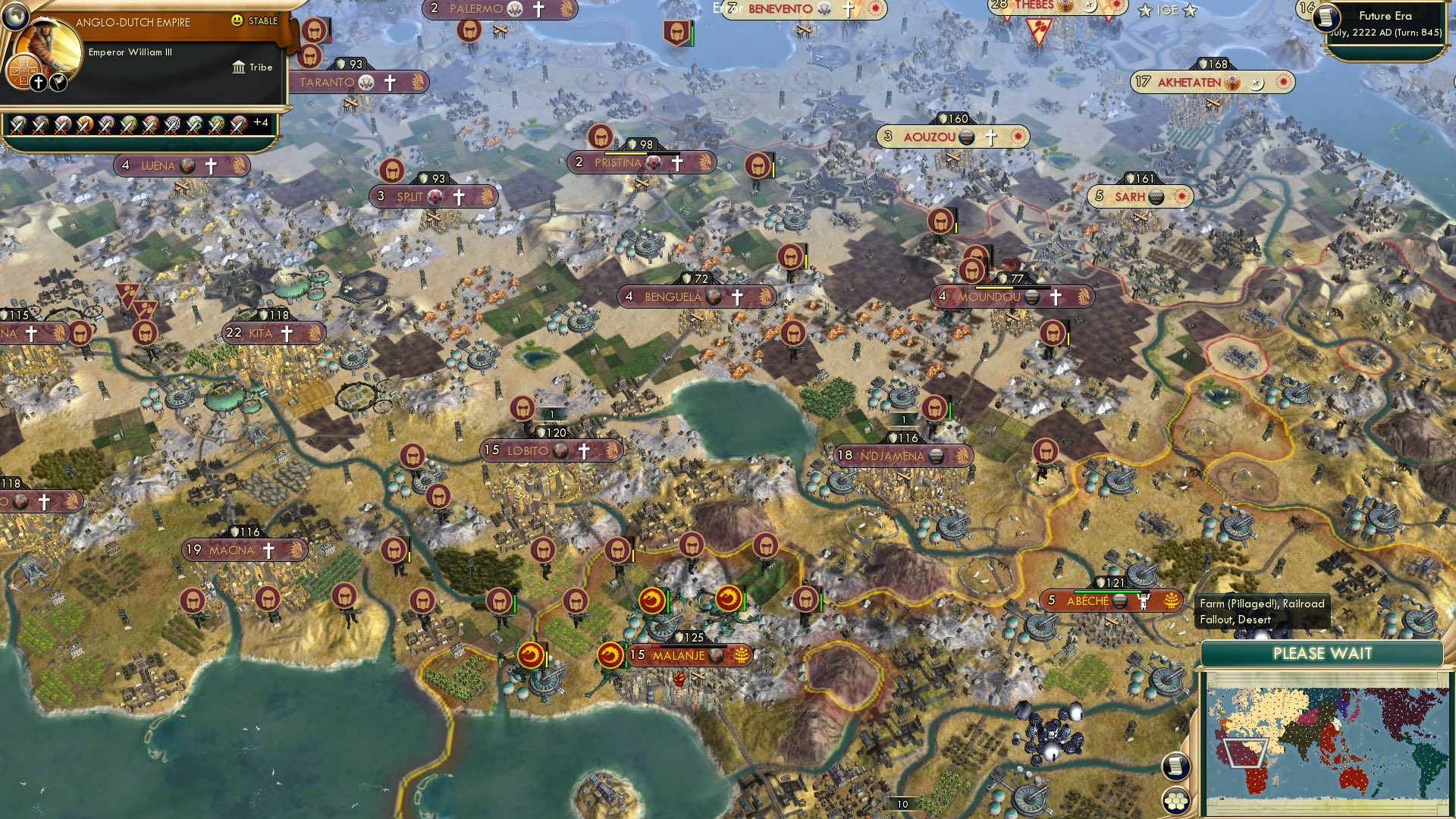This screenshot has height=819, width=1456.
Task: Click the Tribe government temple icon
Action: pos(238,67)
